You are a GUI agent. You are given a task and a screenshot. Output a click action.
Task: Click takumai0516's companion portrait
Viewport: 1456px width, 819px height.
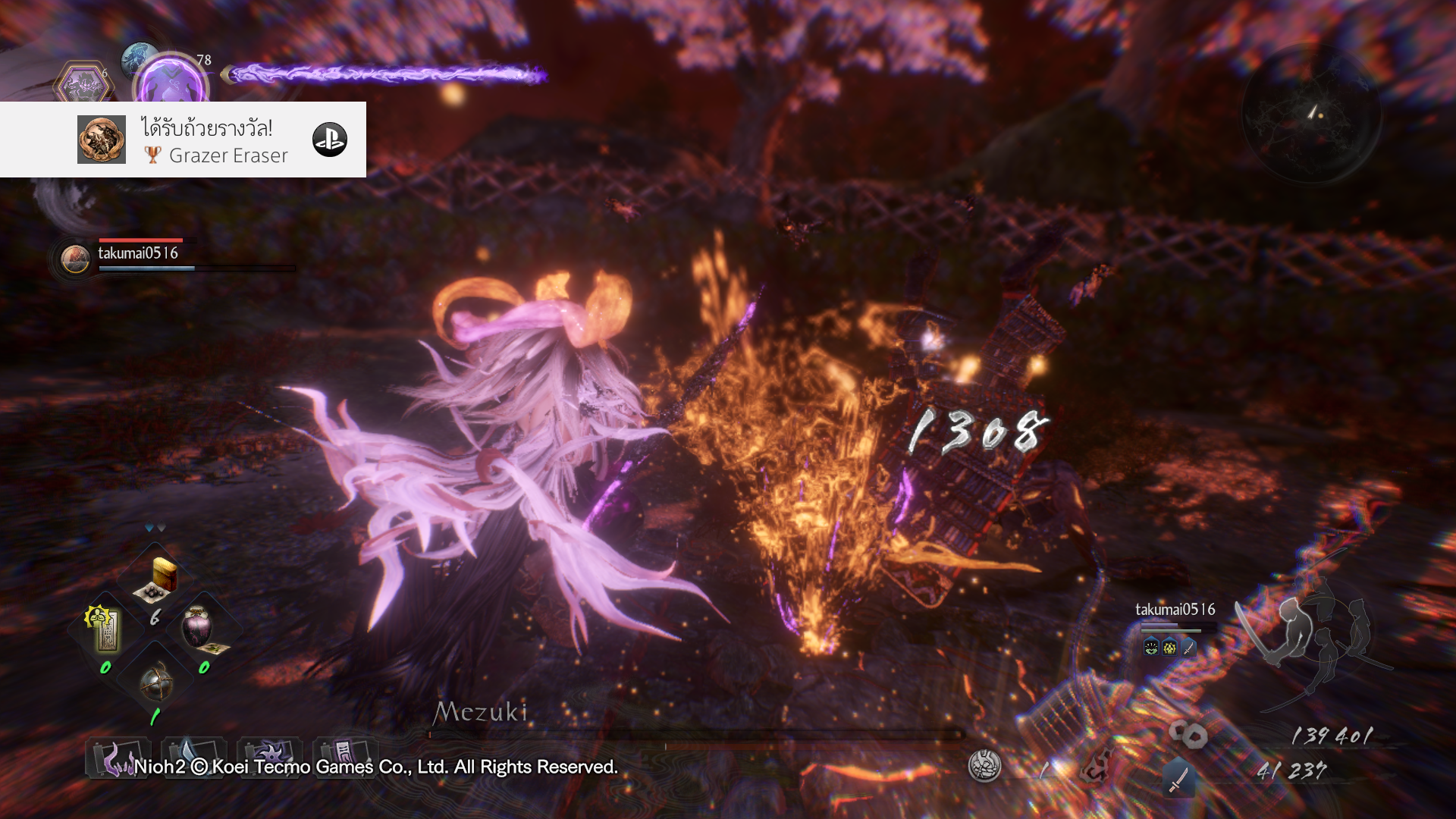[x=75, y=259]
